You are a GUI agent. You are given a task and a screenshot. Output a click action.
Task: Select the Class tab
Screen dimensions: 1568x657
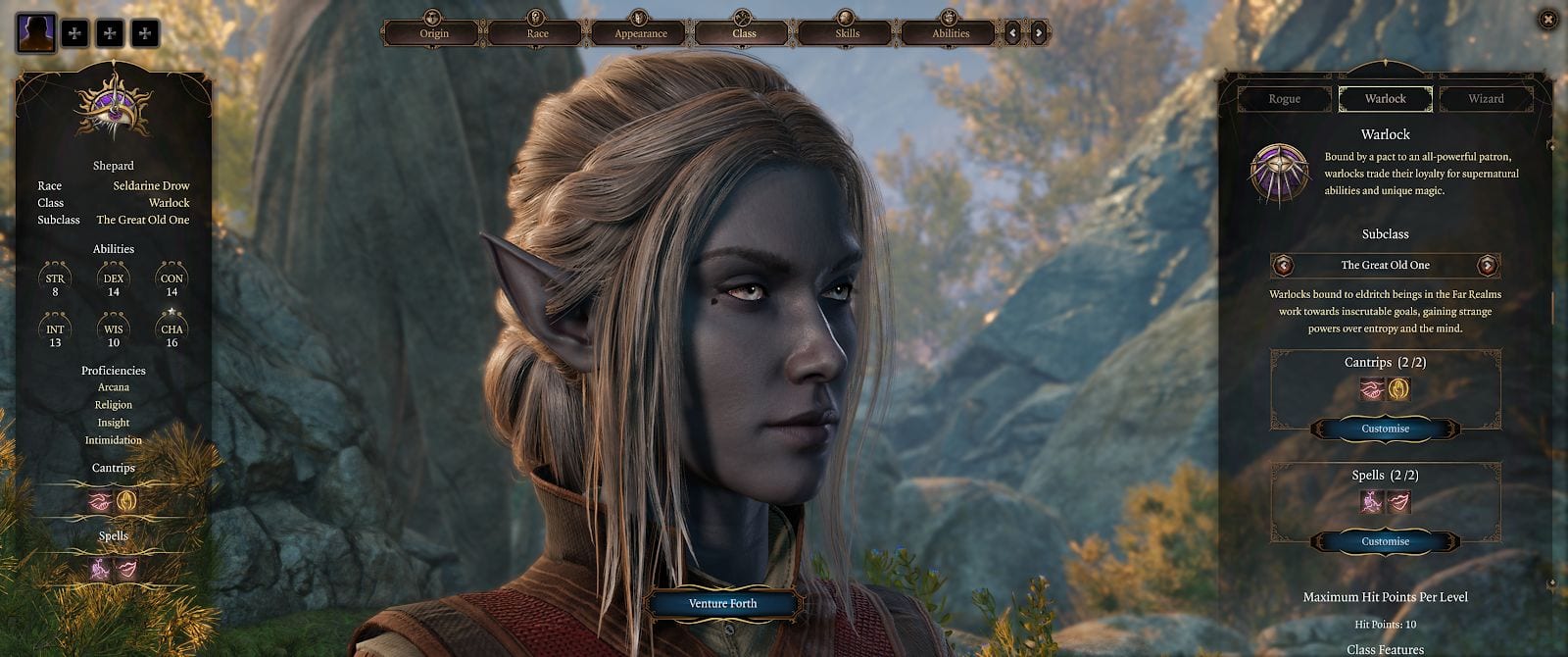tap(744, 33)
